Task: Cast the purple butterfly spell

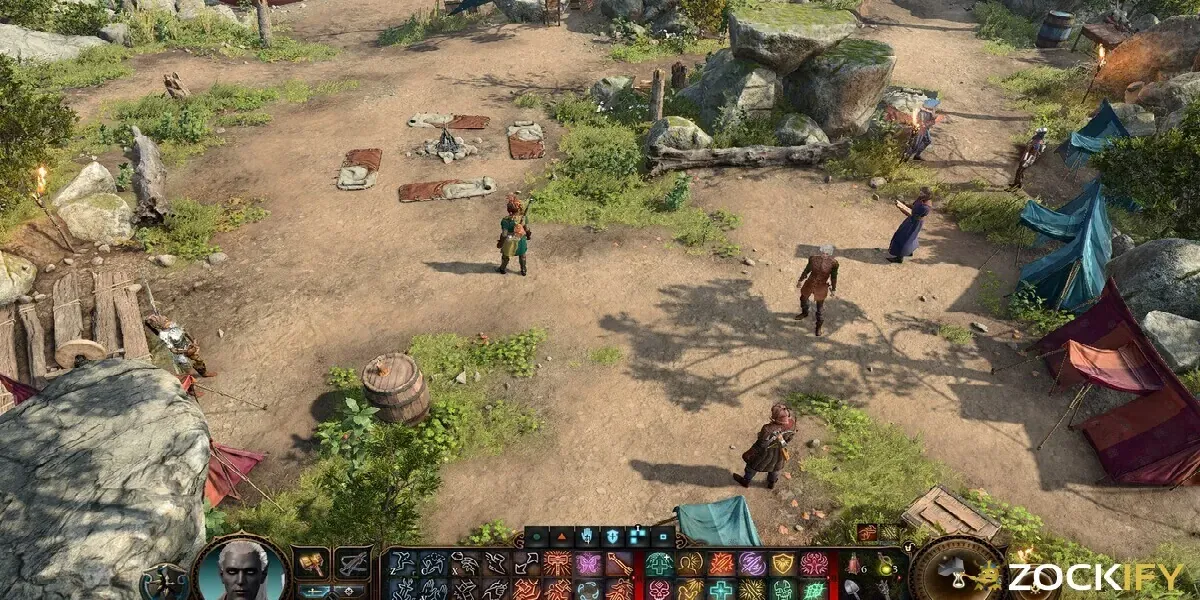Action: tap(587, 564)
